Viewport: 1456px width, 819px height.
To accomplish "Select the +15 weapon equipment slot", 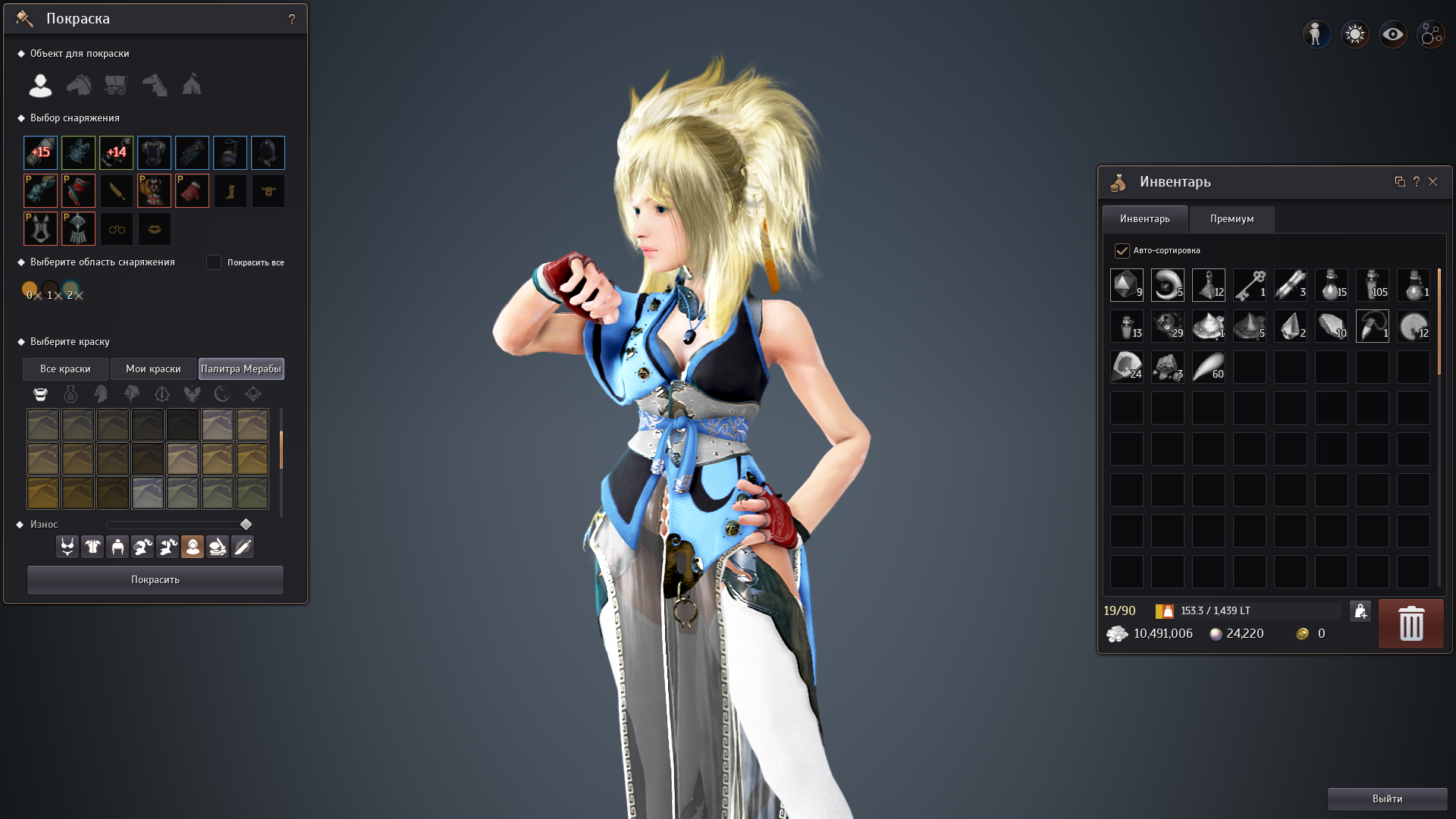I will pos(40,152).
